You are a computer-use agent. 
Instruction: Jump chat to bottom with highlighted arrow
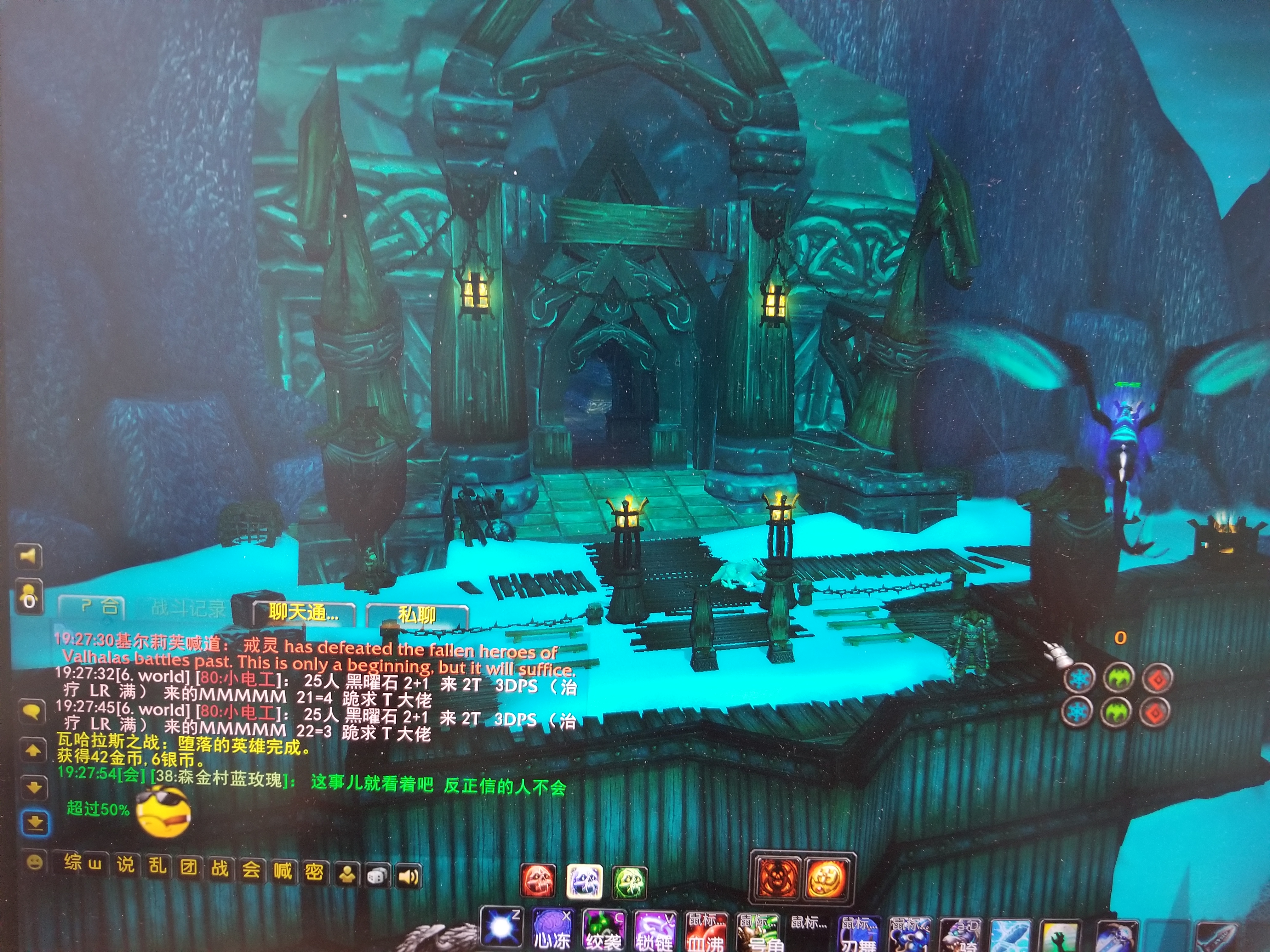(34, 823)
